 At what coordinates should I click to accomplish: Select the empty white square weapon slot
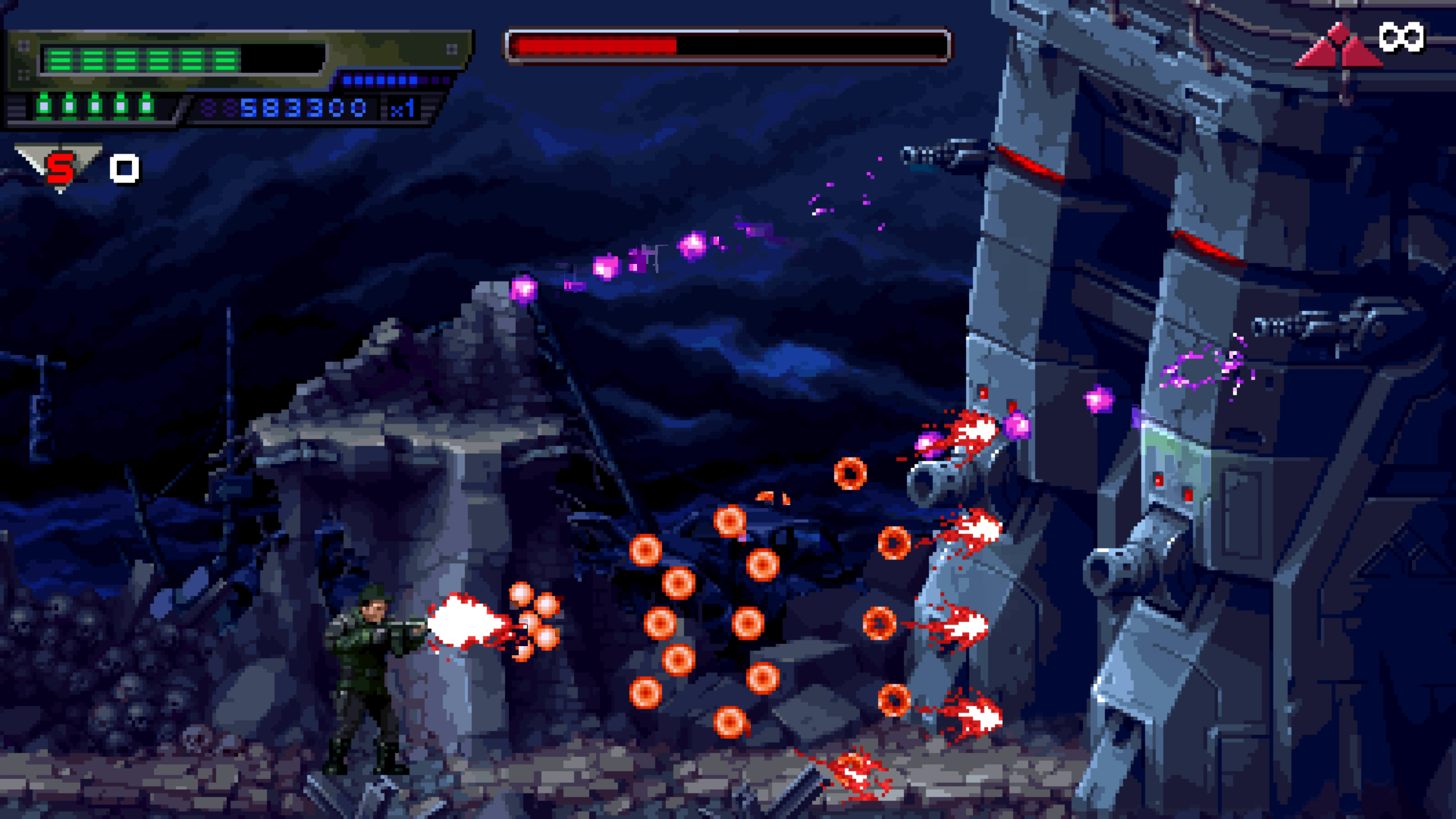point(125,169)
